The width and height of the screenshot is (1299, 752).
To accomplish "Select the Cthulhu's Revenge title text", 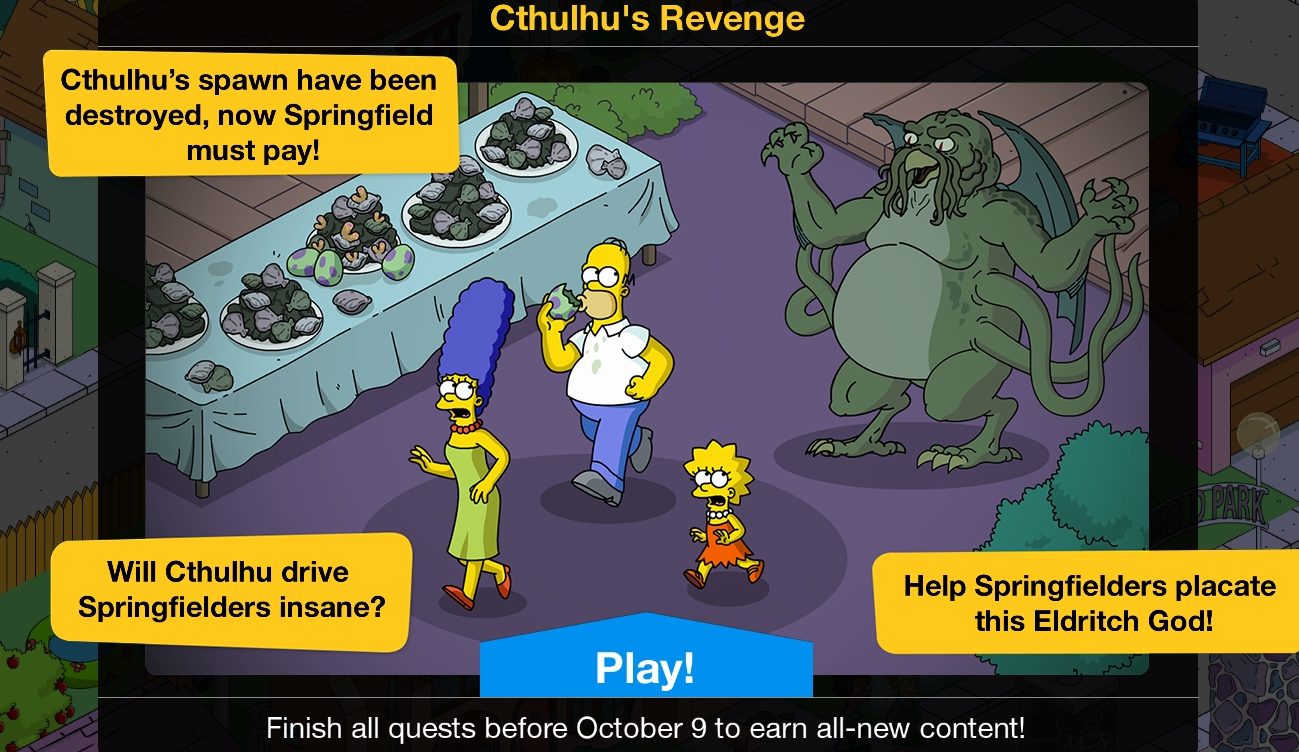I will coord(648,17).
